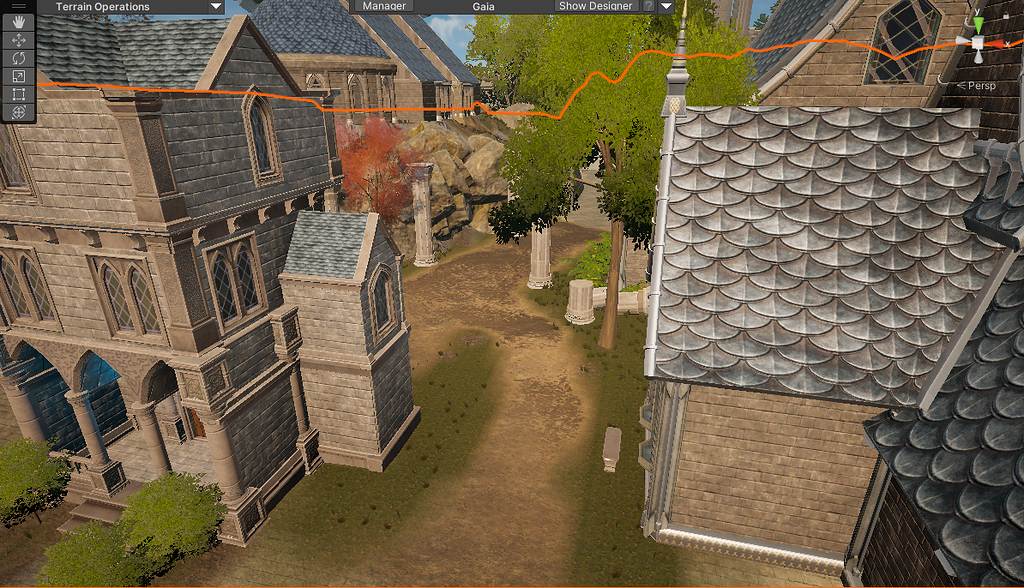Select the combined transform tool
The height and width of the screenshot is (588, 1024).
coord(18,112)
